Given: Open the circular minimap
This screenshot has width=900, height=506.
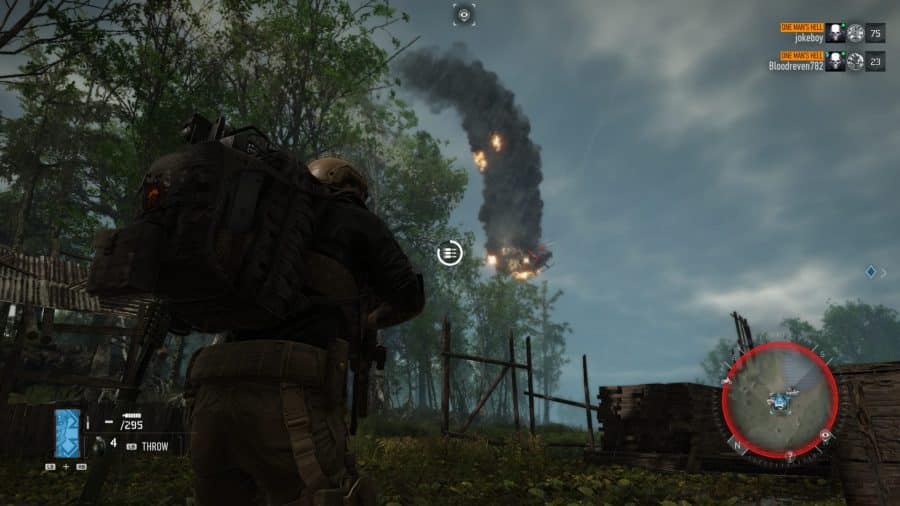Looking at the screenshot, I should (779, 401).
